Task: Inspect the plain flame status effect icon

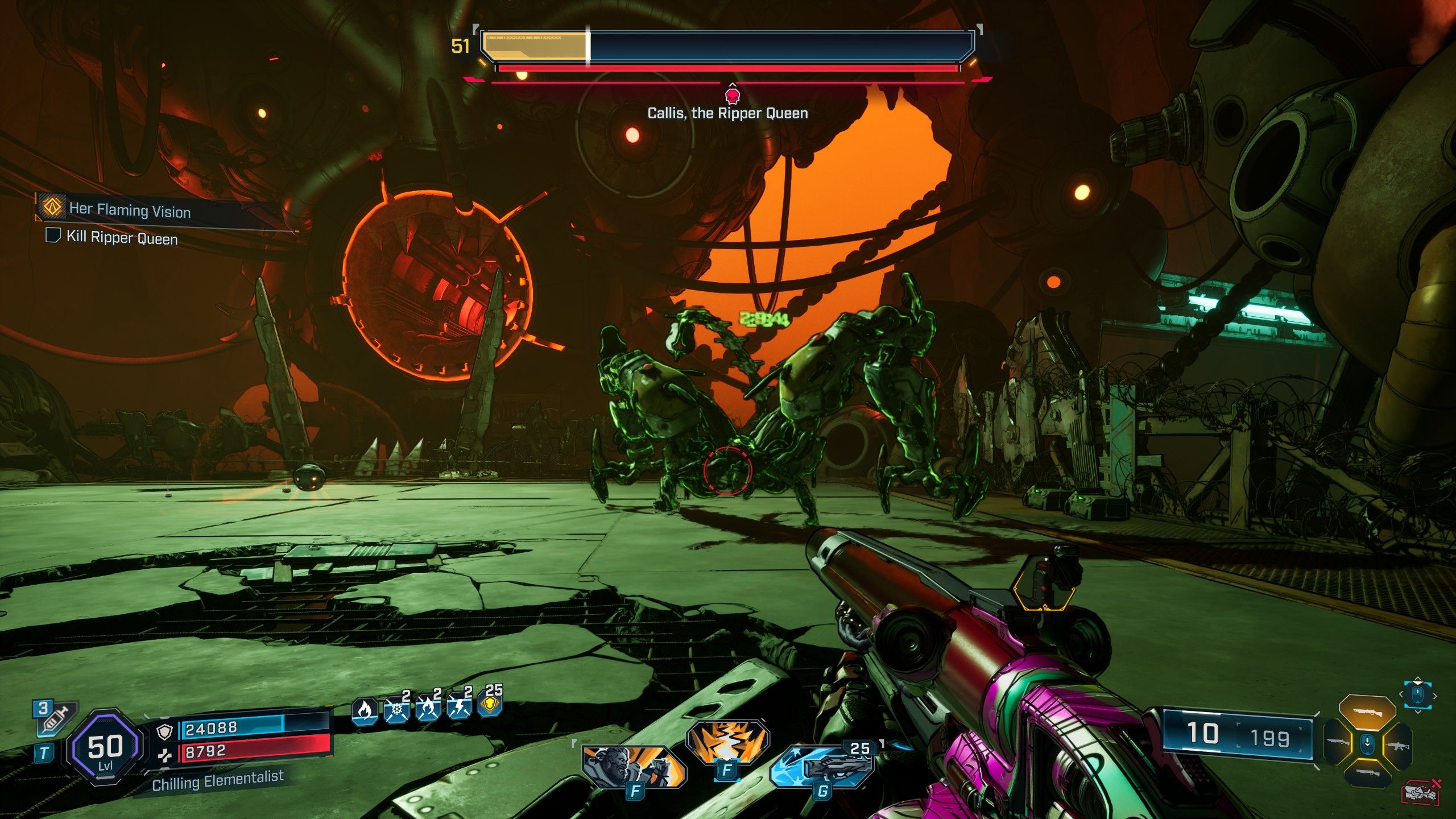Action: [x=365, y=710]
